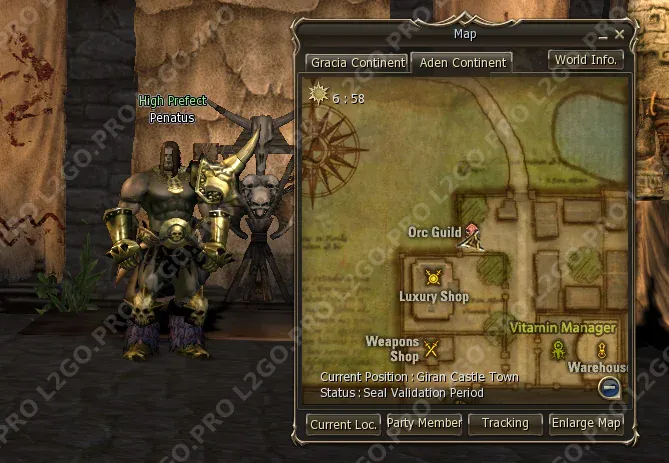The height and width of the screenshot is (463, 669).
Task: Click the Warehouse map marker
Action: tap(602, 350)
